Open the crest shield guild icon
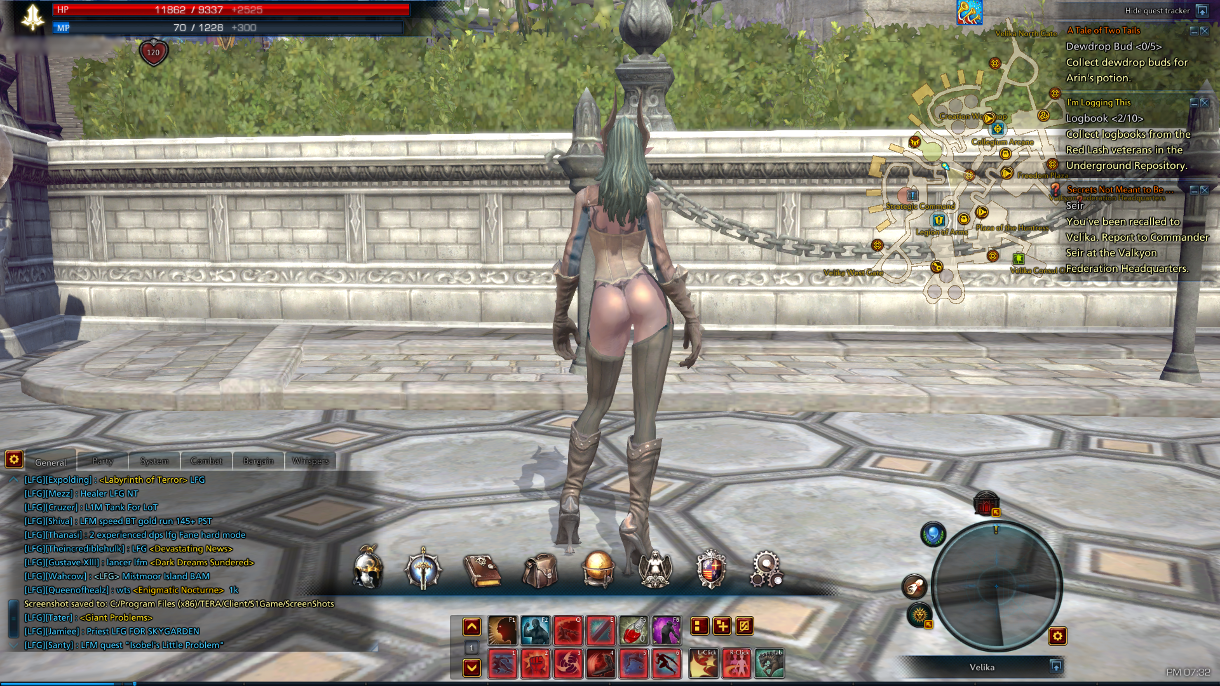 coord(711,569)
